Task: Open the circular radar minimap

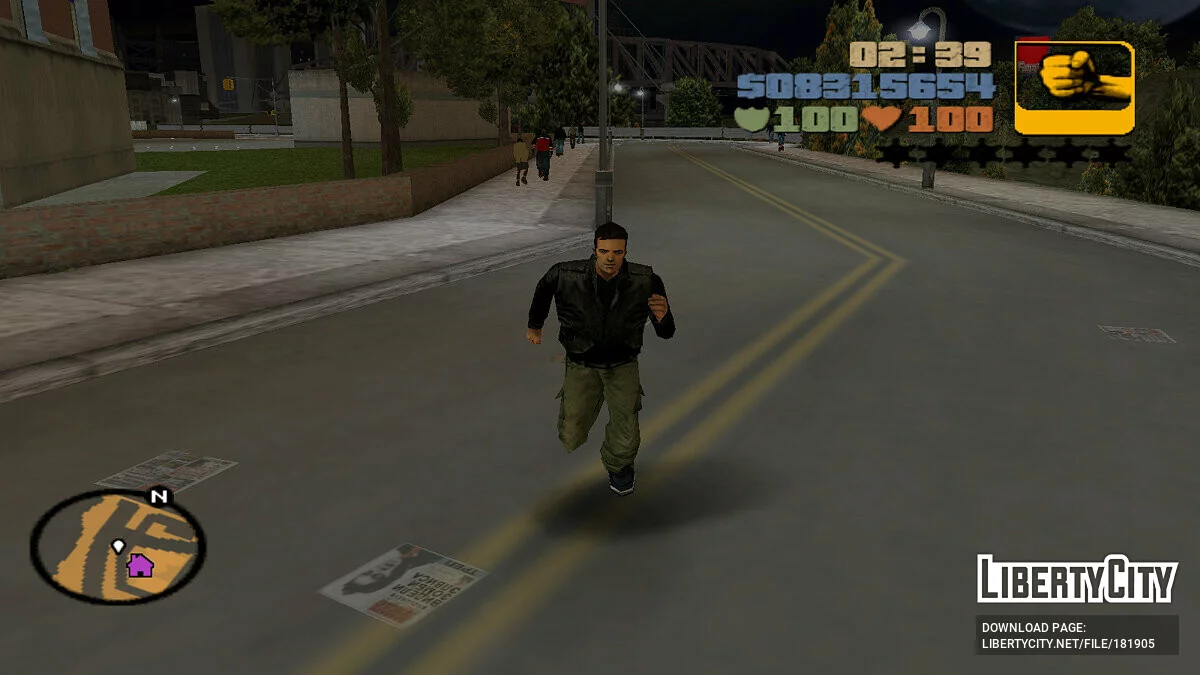Action: click(x=117, y=546)
